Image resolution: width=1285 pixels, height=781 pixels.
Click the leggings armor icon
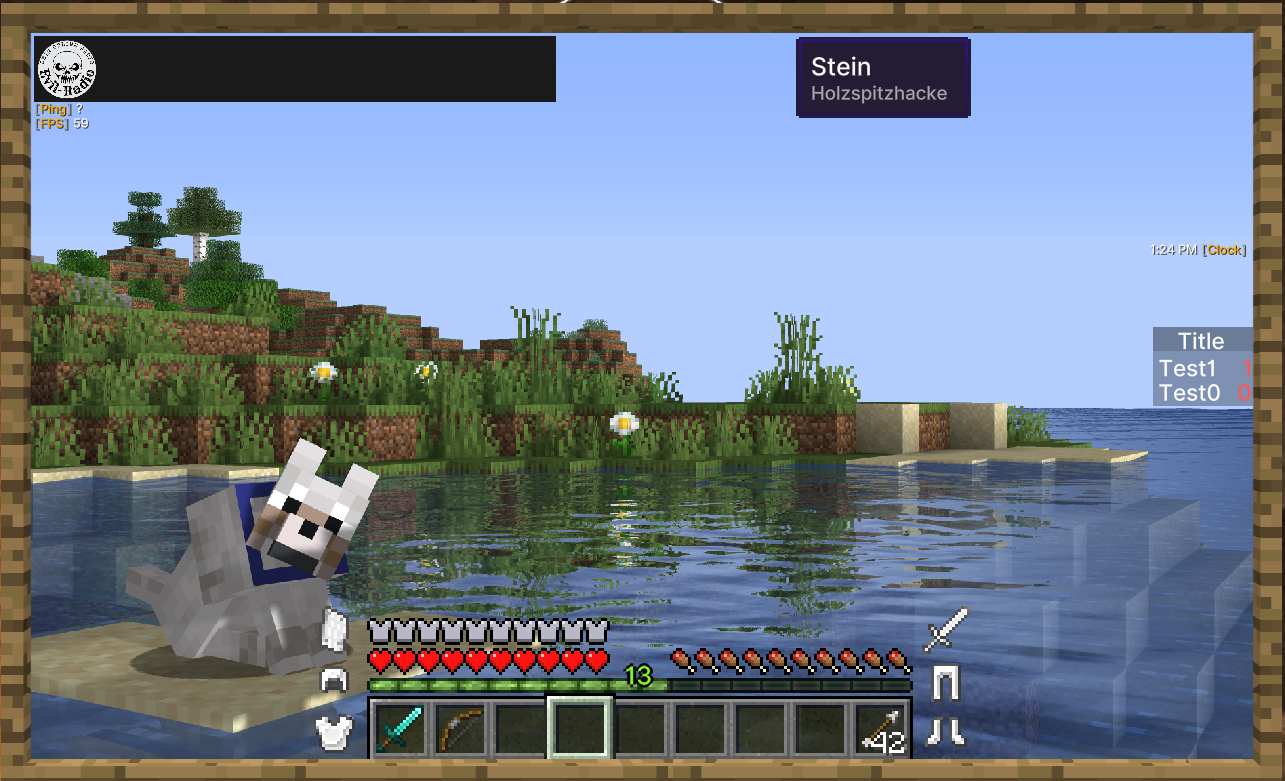[945, 682]
